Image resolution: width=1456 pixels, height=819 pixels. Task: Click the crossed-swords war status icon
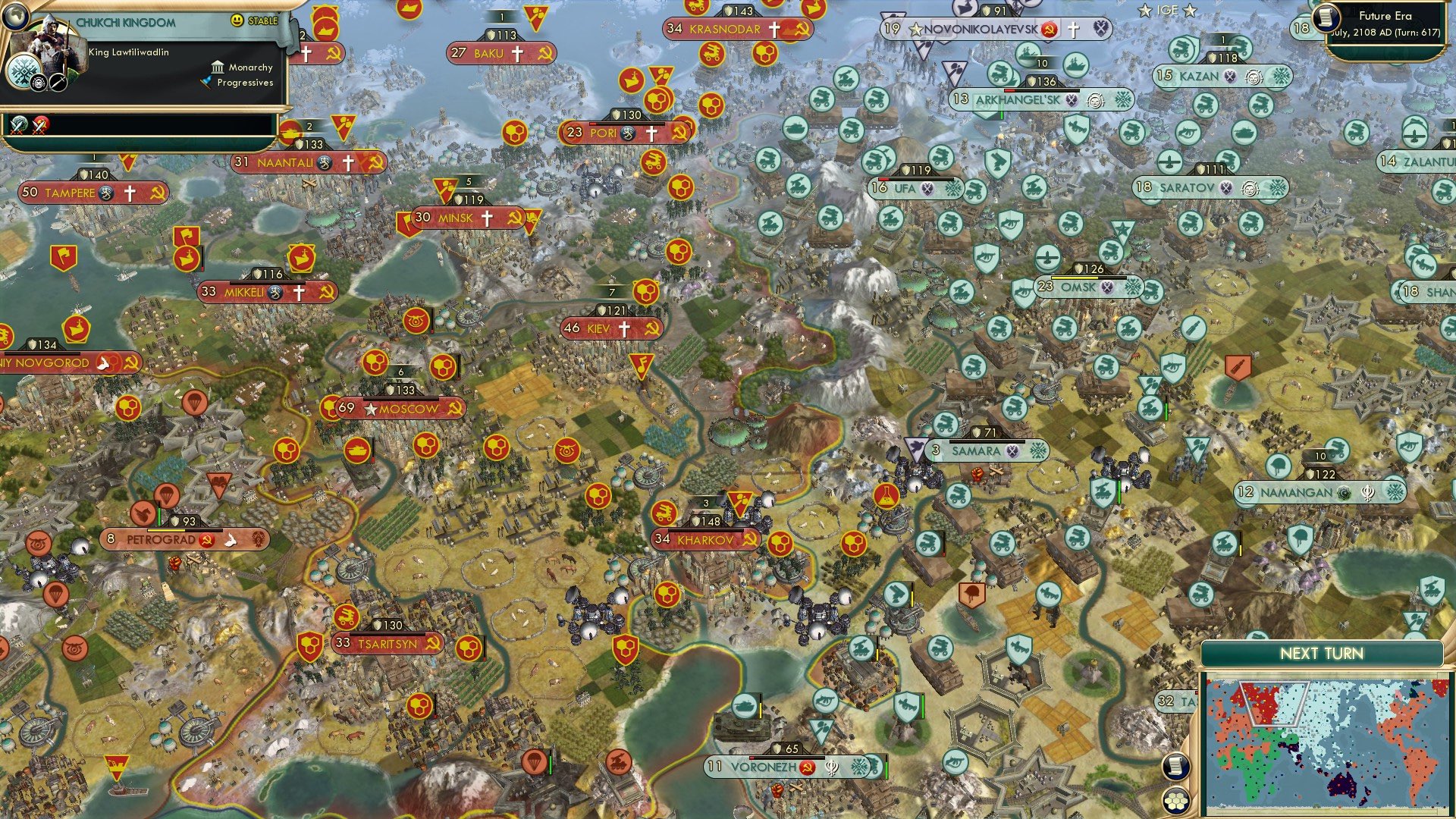click(x=17, y=126)
